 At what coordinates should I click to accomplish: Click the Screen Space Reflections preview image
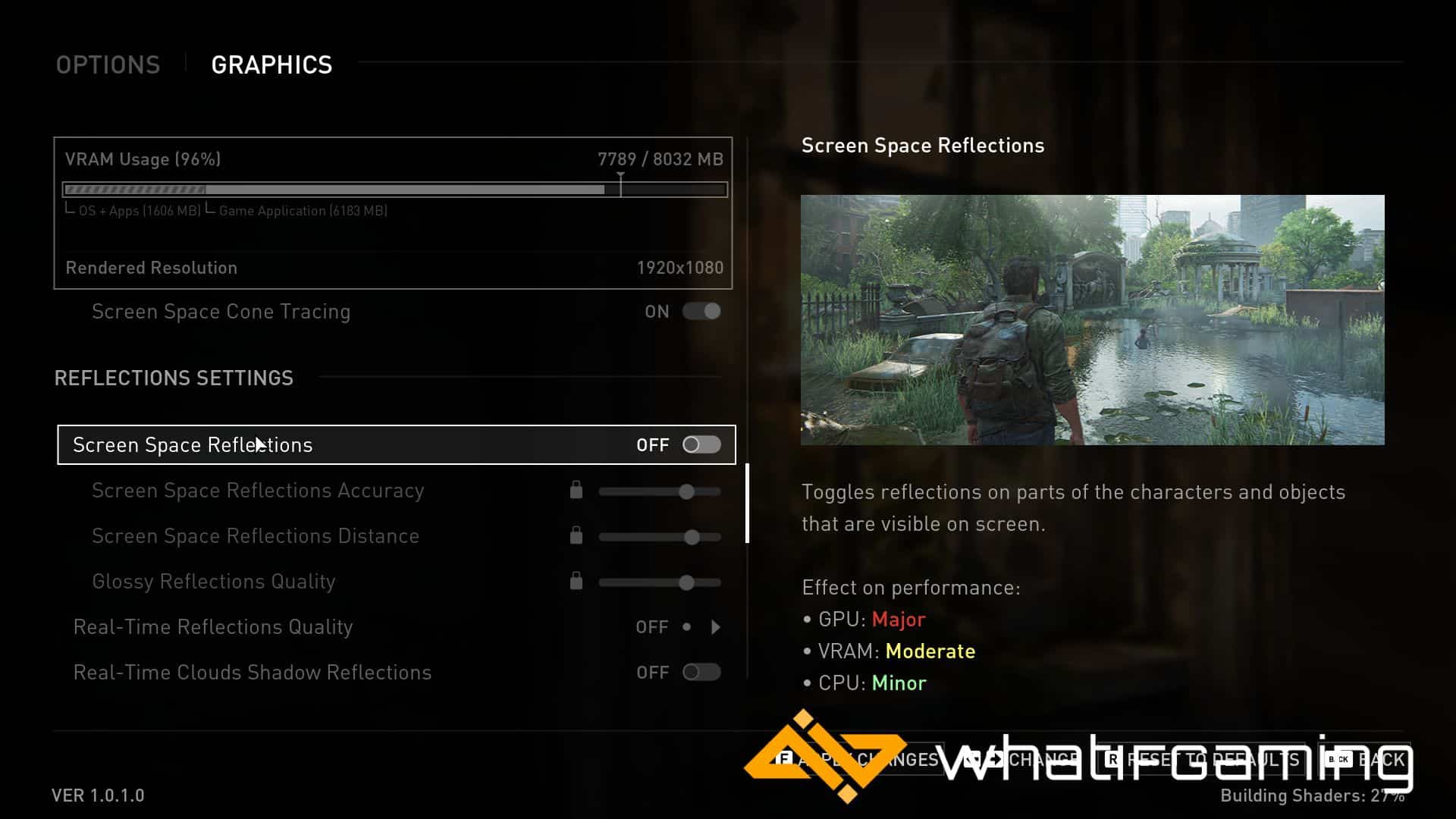(x=1092, y=320)
